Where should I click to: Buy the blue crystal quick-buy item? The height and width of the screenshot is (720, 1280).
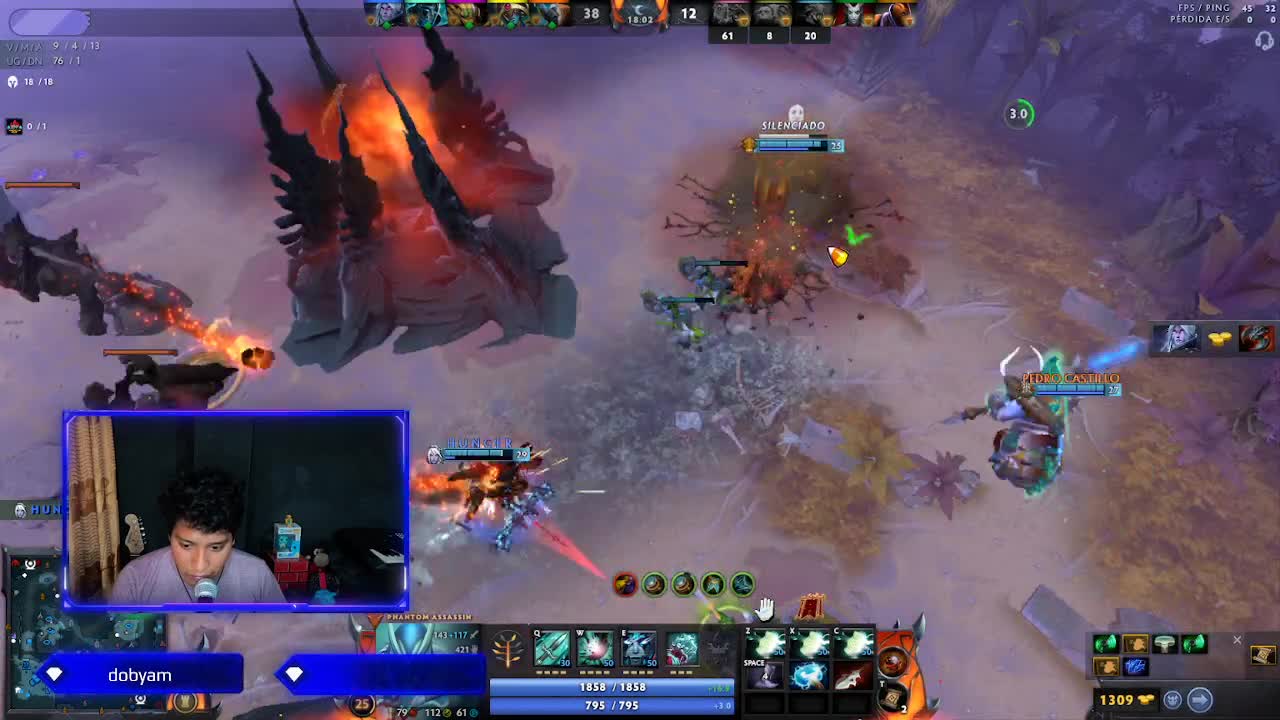(1135, 667)
